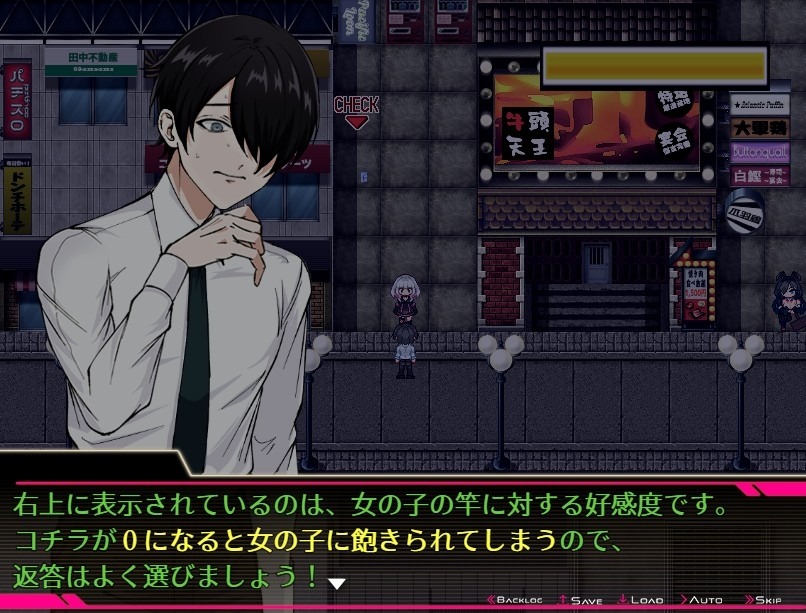Screen dimensions: 806x613
Task: Toggle Auto text advance
Action: click(702, 600)
